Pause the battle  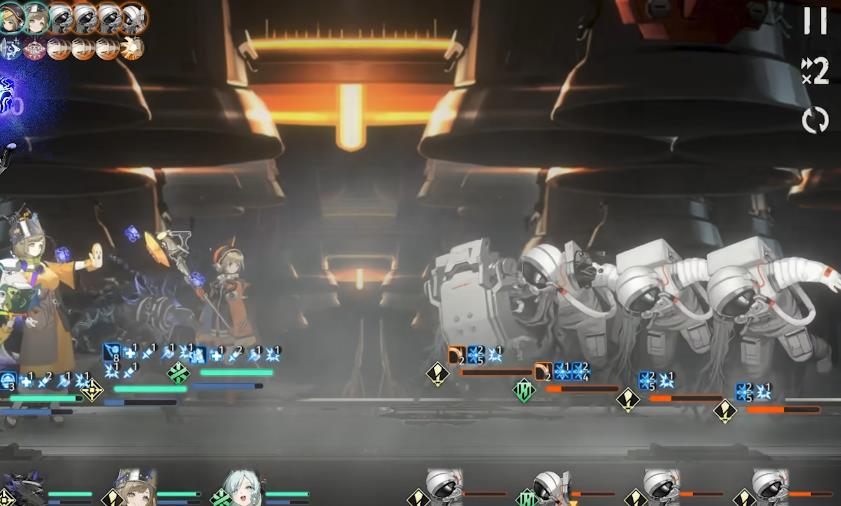(816, 20)
